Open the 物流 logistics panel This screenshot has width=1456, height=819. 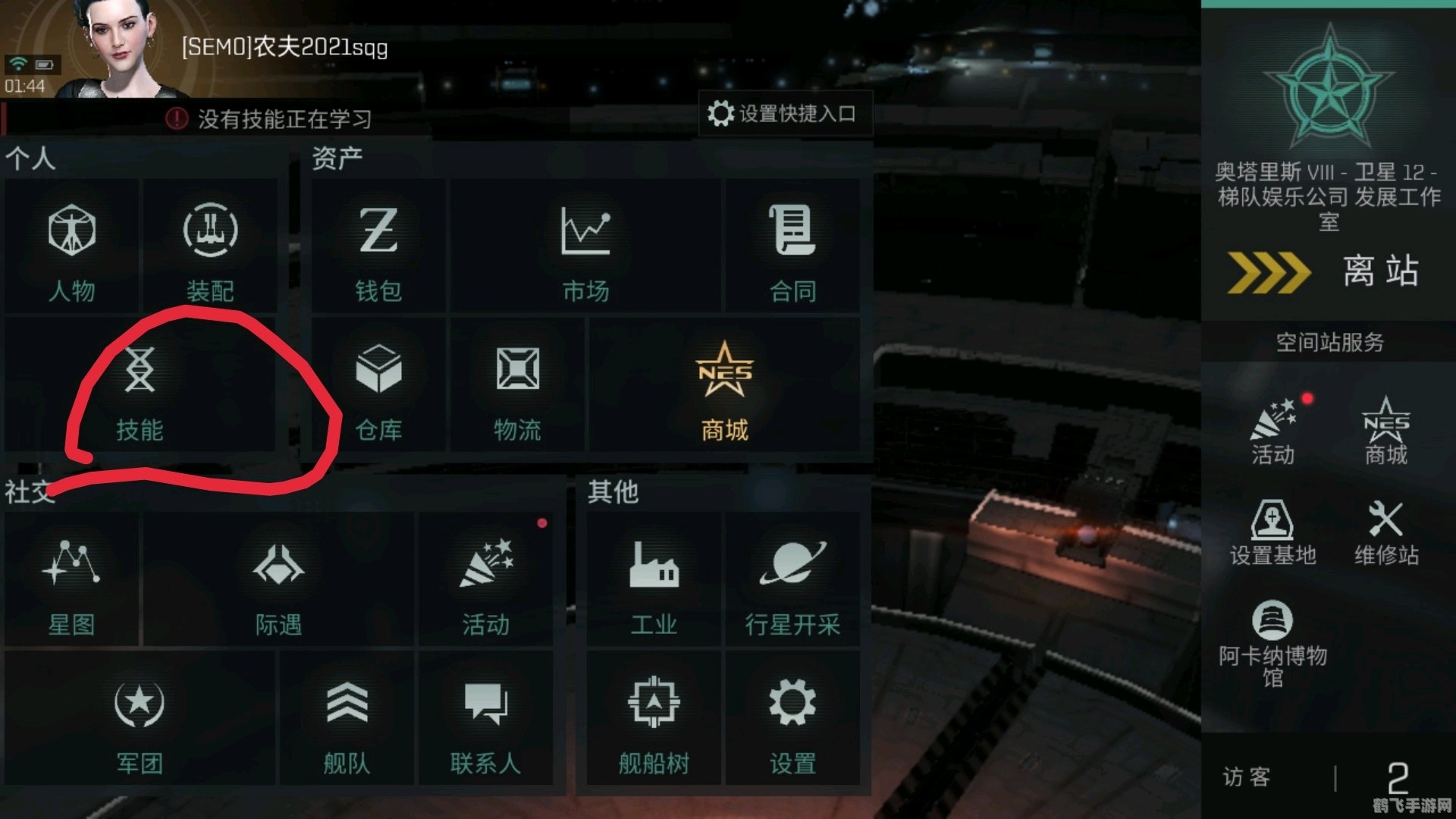516,391
